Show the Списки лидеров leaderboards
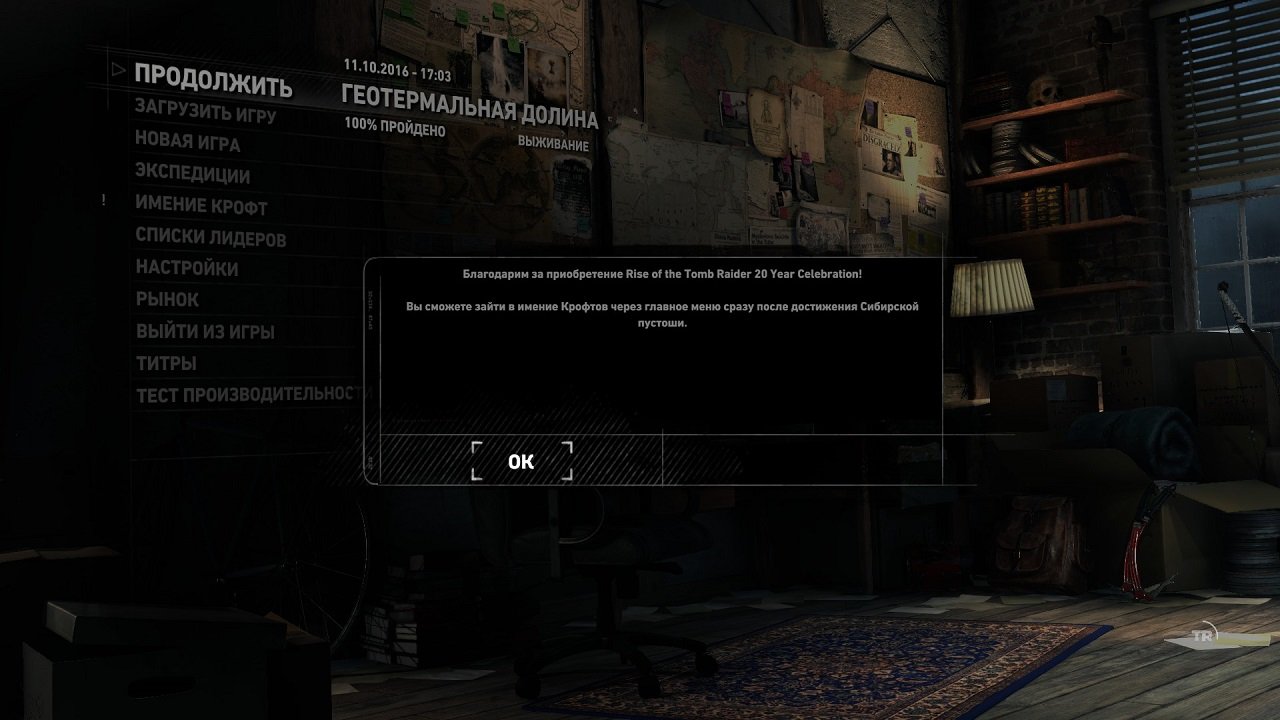Image resolution: width=1280 pixels, height=720 pixels. point(211,238)
